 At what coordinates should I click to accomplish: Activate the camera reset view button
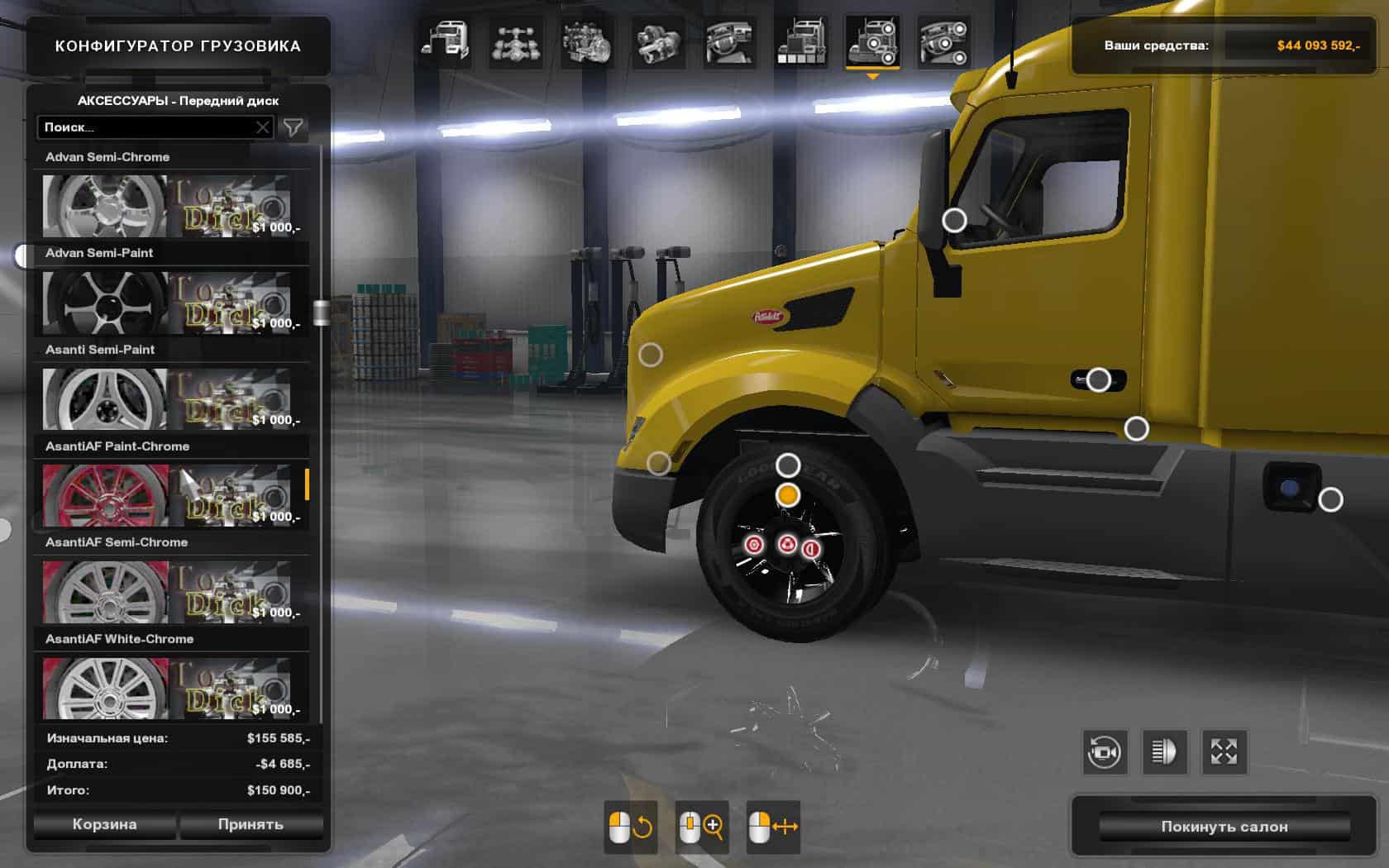(1105, 751)
